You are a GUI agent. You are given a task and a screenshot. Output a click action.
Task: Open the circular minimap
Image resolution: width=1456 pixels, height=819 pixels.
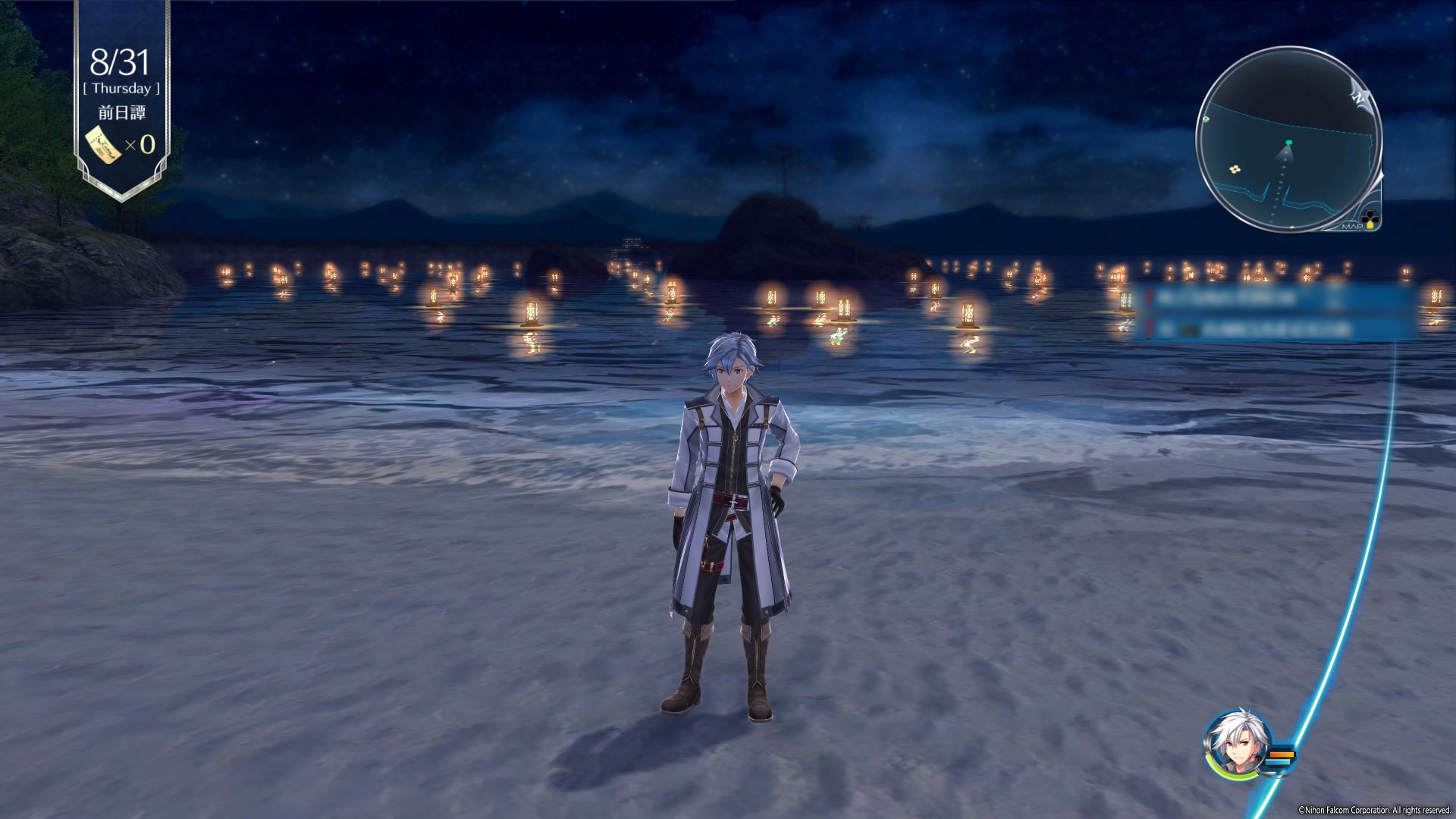1288,139
